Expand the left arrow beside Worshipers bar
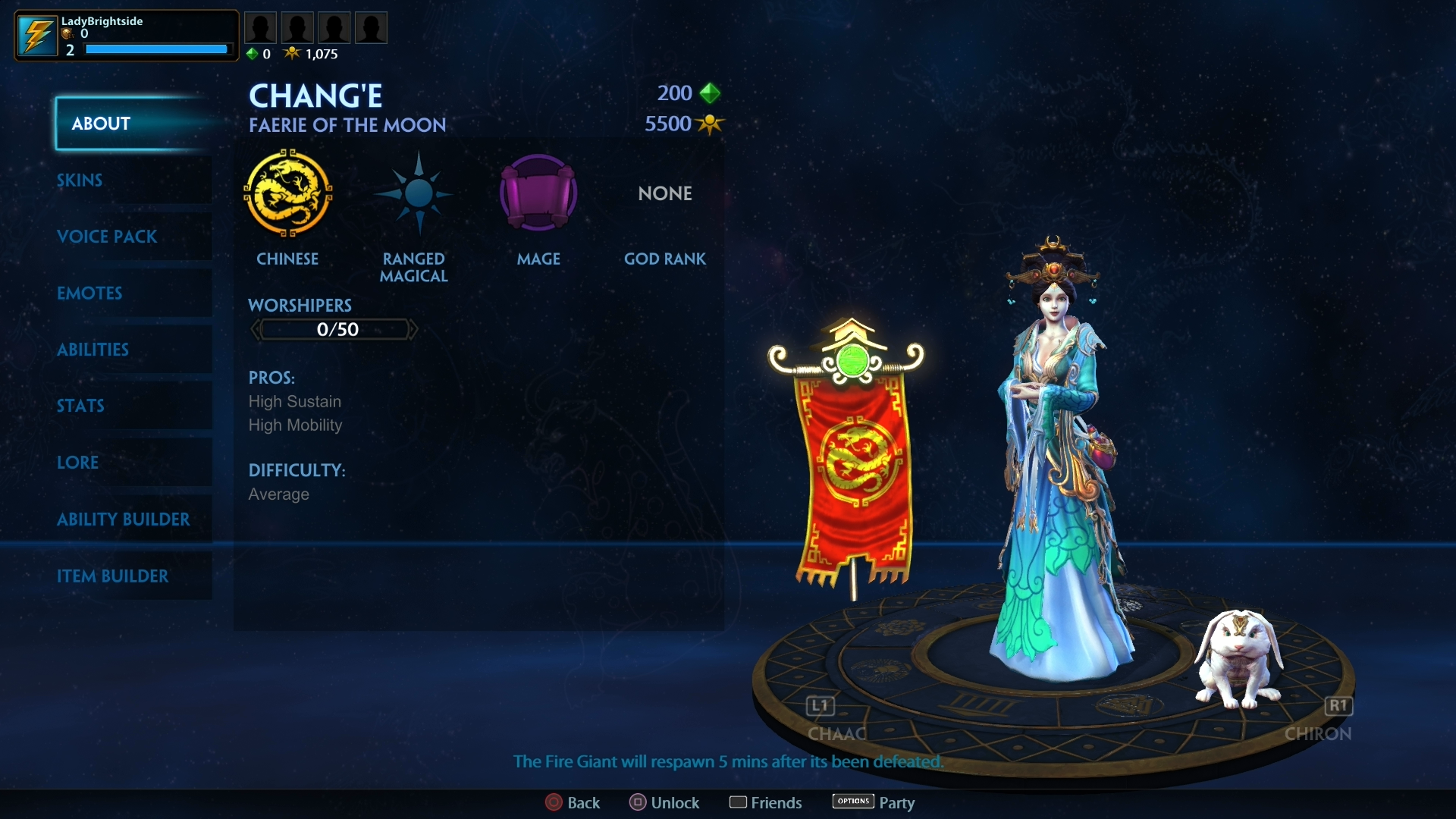The height and width of the screenshot is (819, 1456). click(255, 329)
